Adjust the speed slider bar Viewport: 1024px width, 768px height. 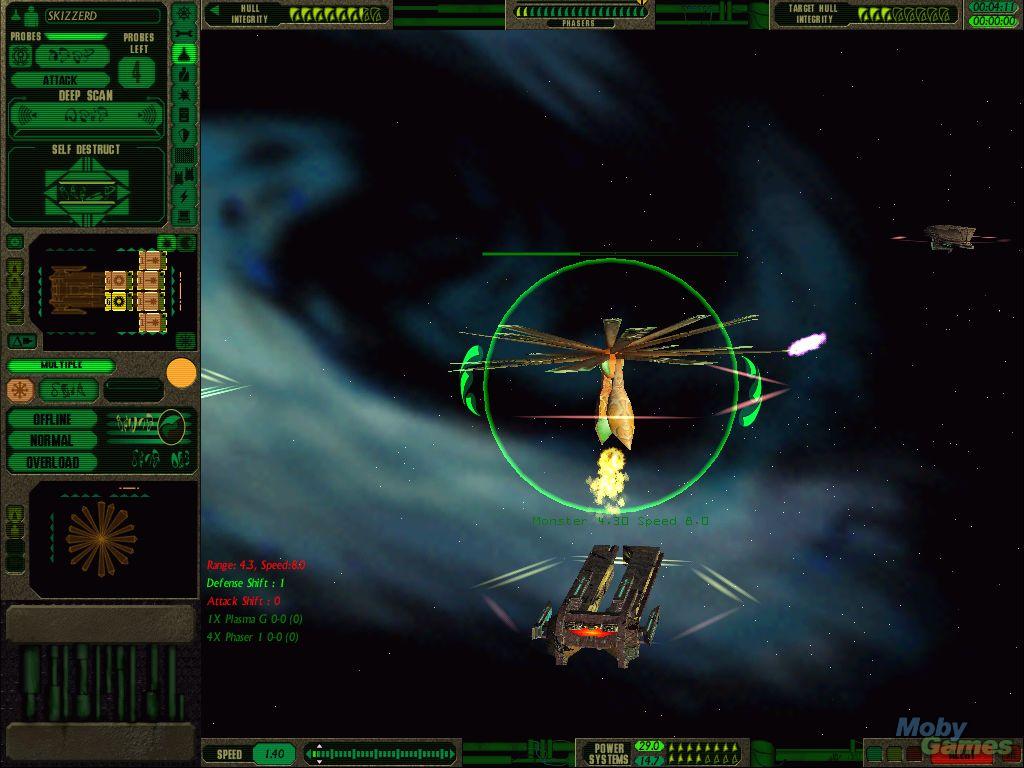click(x=381, y=753)
